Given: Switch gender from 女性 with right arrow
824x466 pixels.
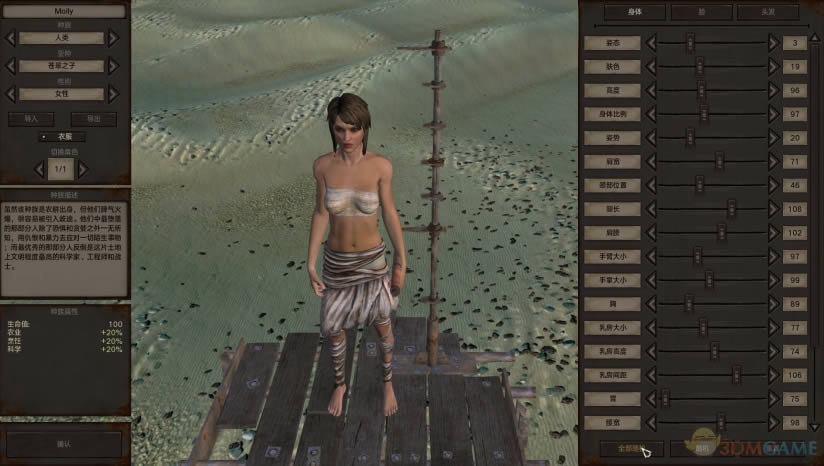Looking at the screenshot, I should tap(113, 94).
